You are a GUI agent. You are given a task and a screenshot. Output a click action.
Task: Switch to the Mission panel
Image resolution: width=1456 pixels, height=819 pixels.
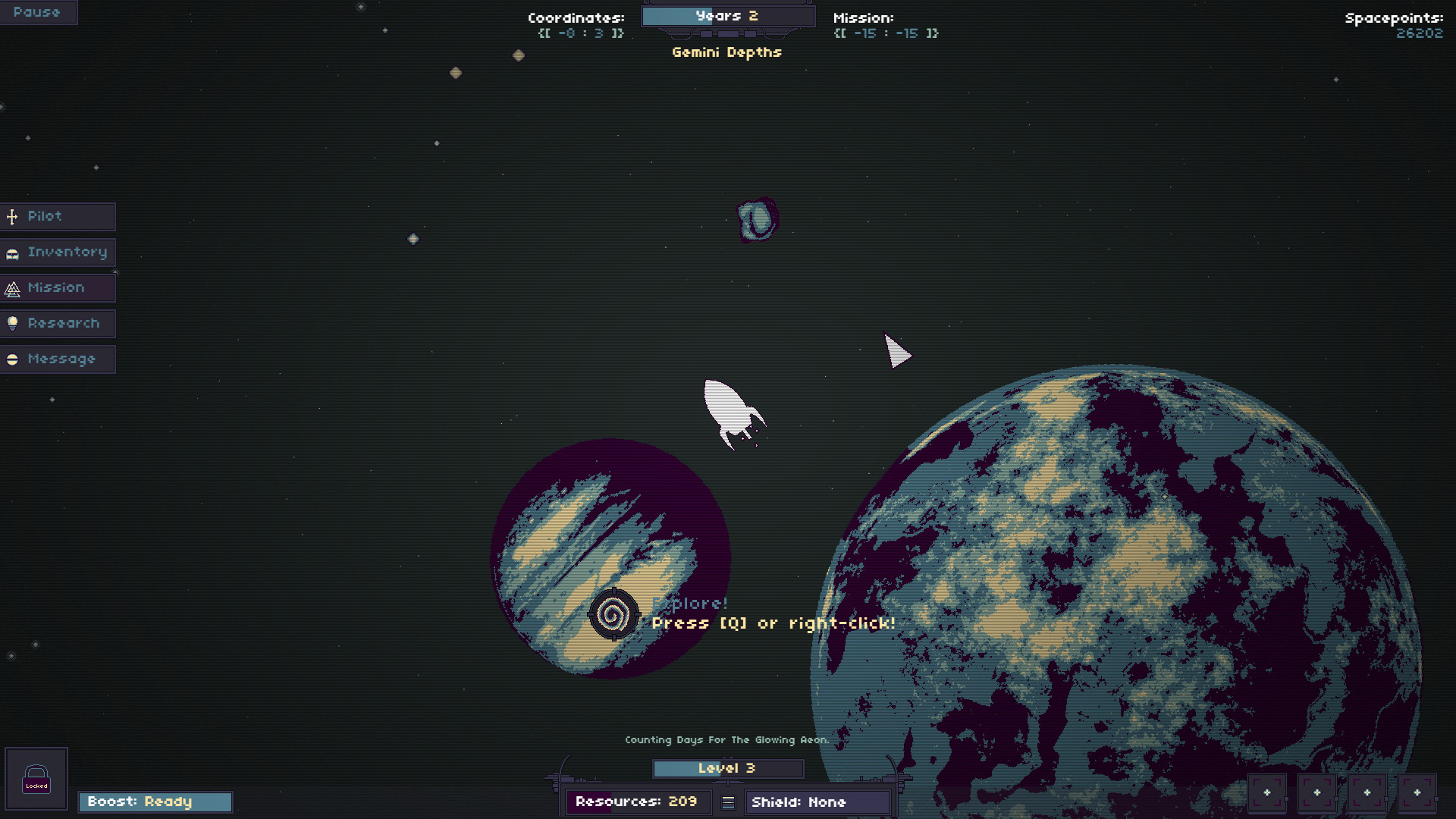[x=55, y=287]
